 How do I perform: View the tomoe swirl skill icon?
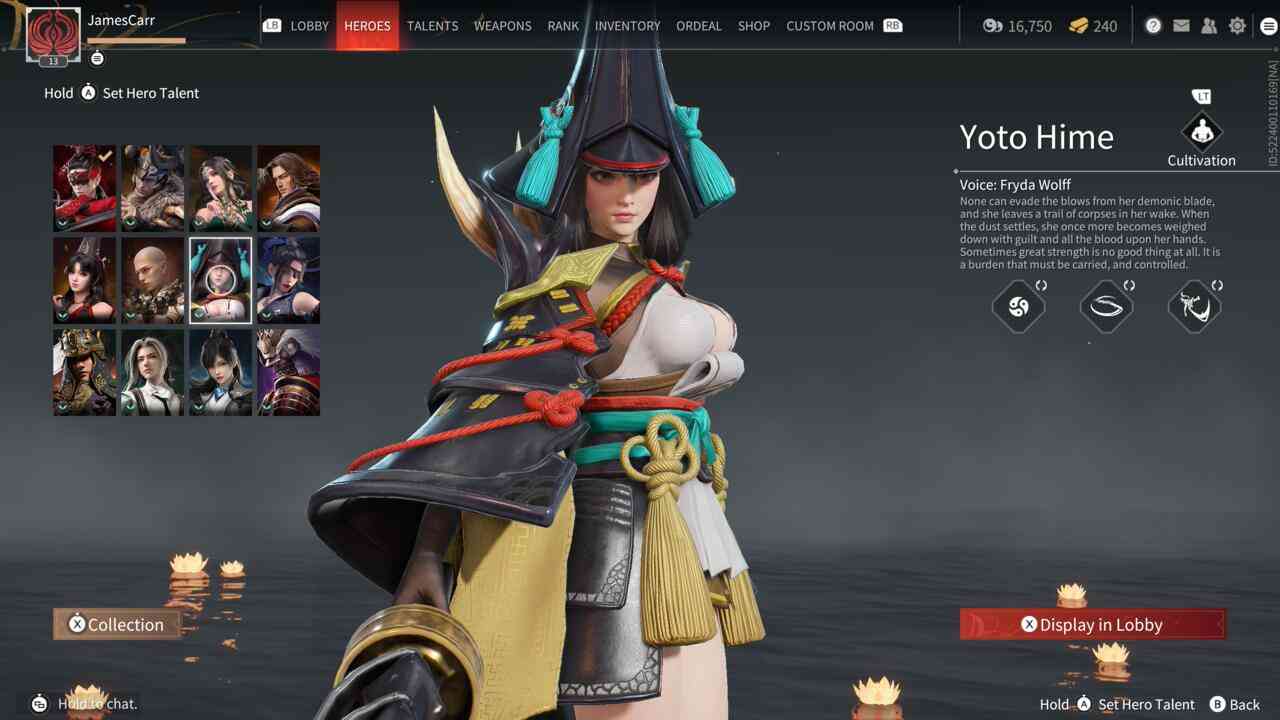1018,307
